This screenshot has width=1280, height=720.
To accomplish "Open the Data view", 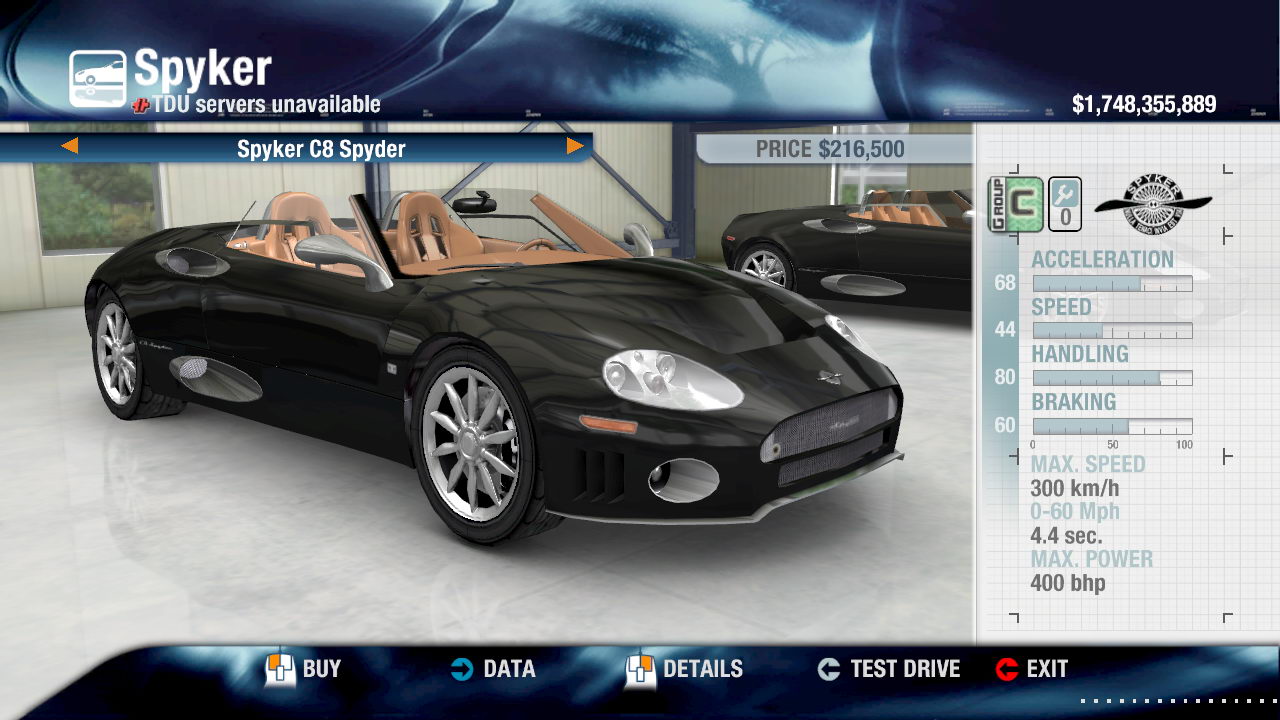I will tap(492, 669).
